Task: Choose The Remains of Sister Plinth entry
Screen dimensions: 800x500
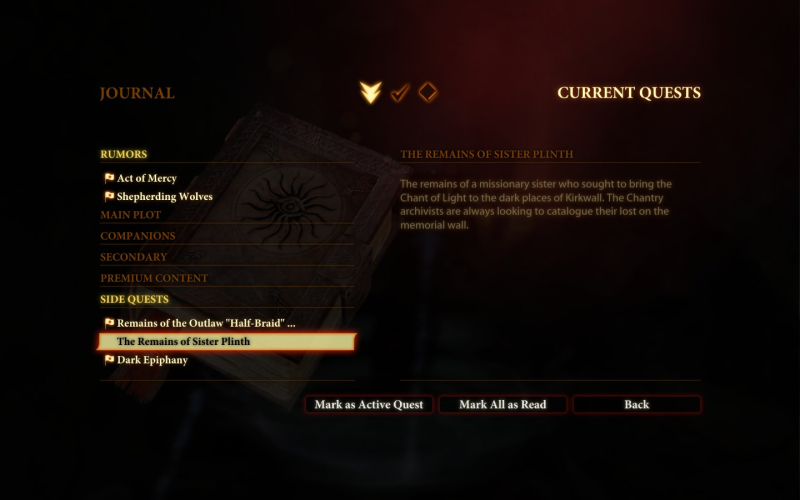Action: [183, 342]
